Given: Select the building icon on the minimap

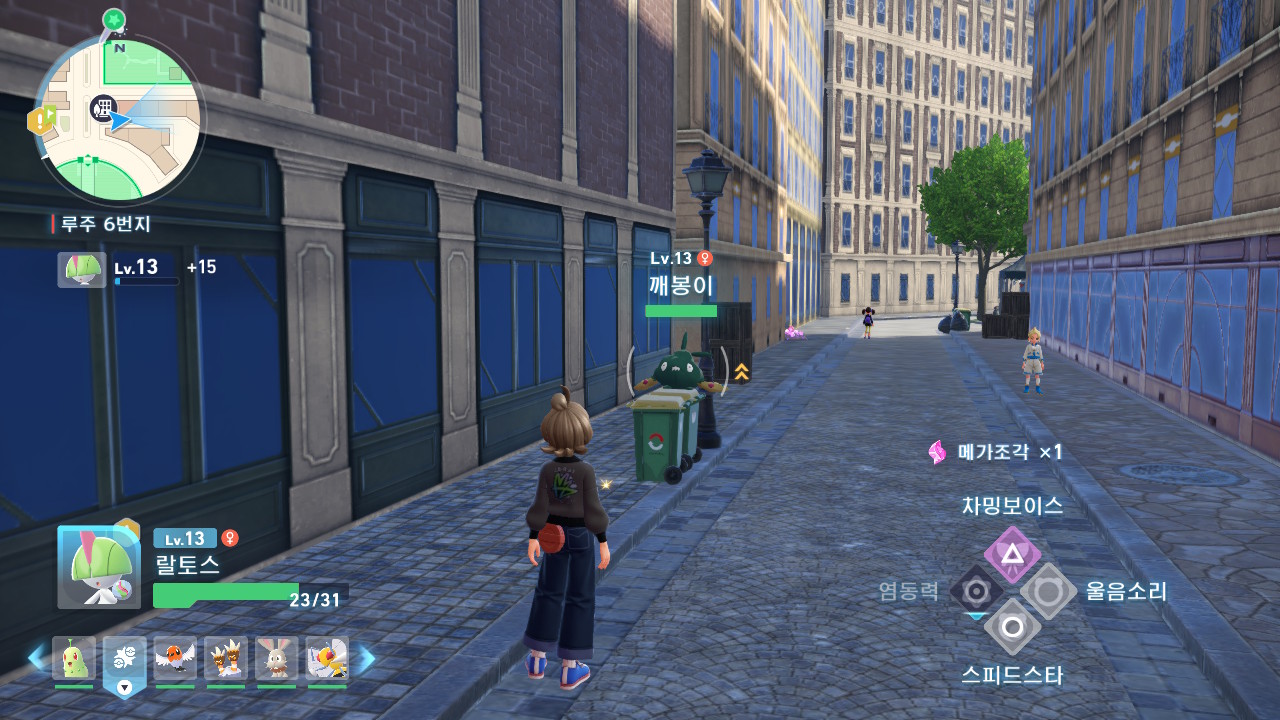Looking at the screenshot, I should 102,107.
